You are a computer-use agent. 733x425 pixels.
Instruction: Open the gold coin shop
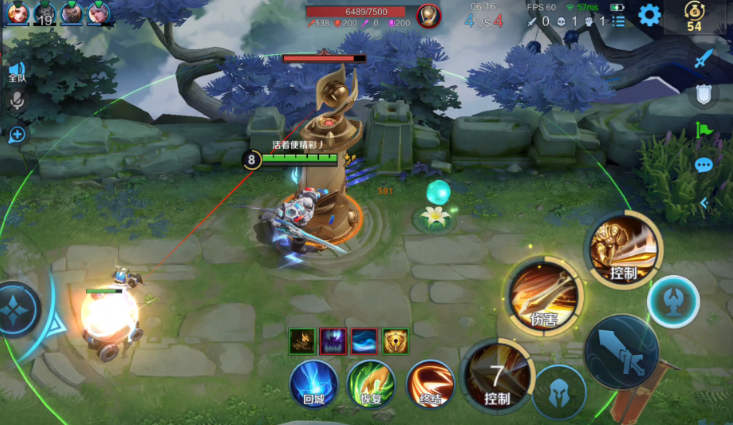(694, 17)
